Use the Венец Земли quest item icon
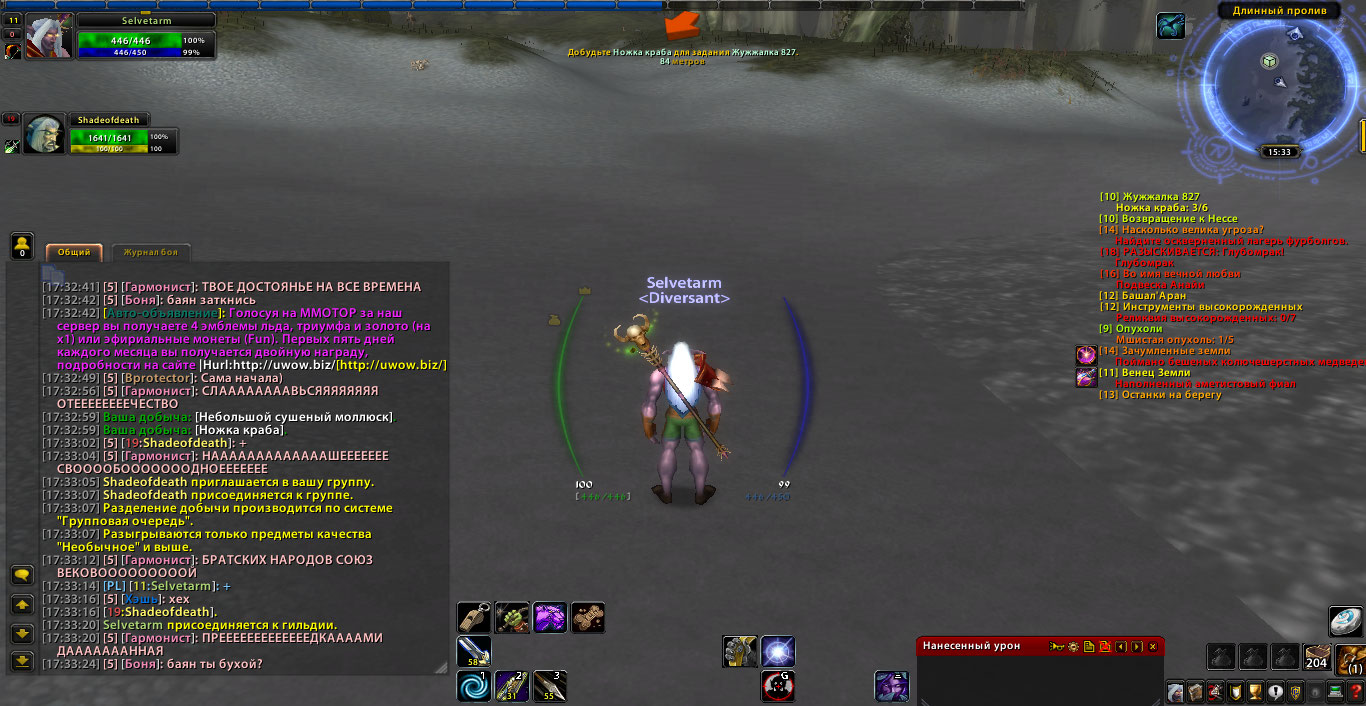This screenshot has height=706, width=1366. pos(1086,377)
